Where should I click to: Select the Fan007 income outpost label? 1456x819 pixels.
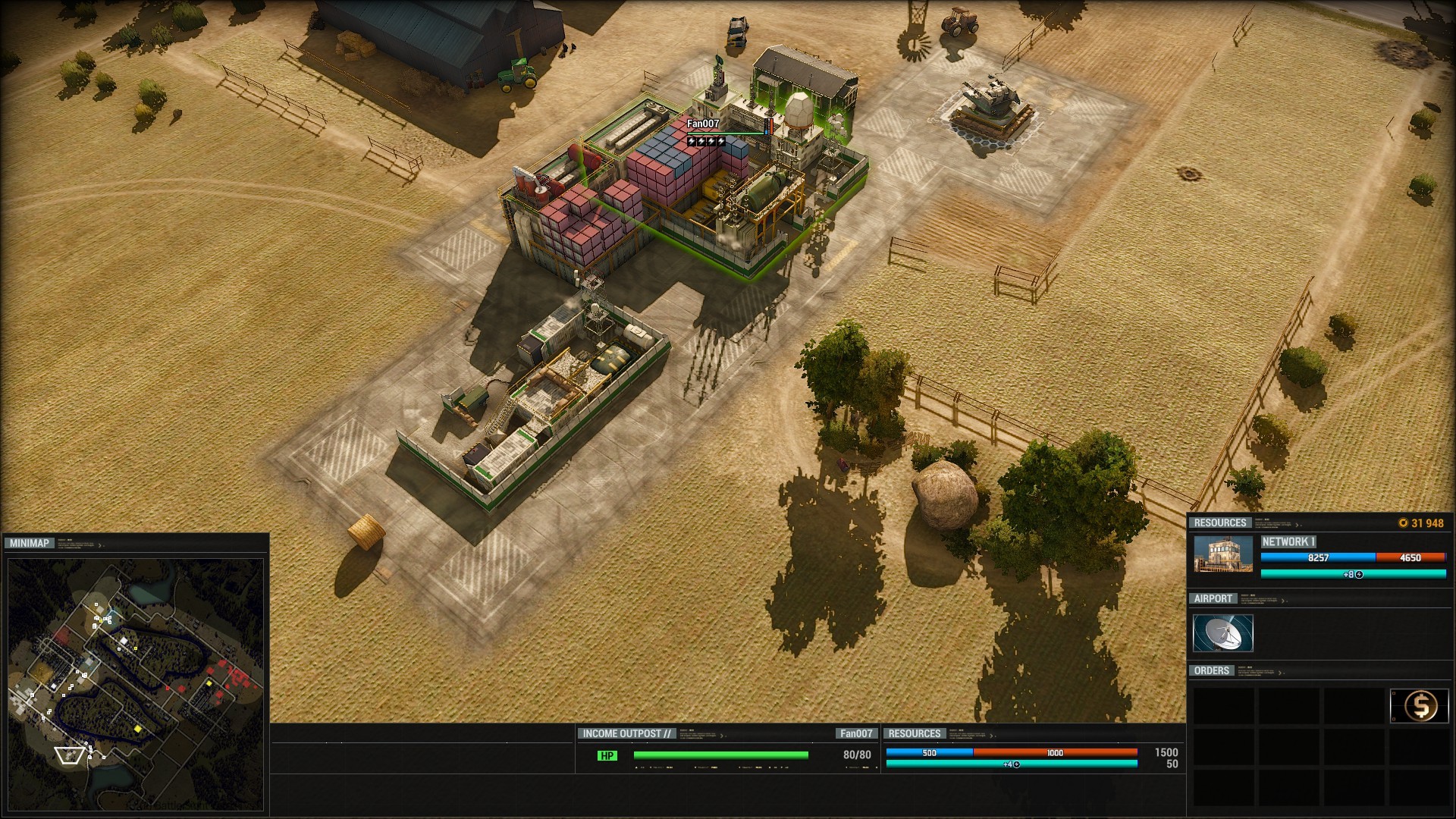pos(703,124)
